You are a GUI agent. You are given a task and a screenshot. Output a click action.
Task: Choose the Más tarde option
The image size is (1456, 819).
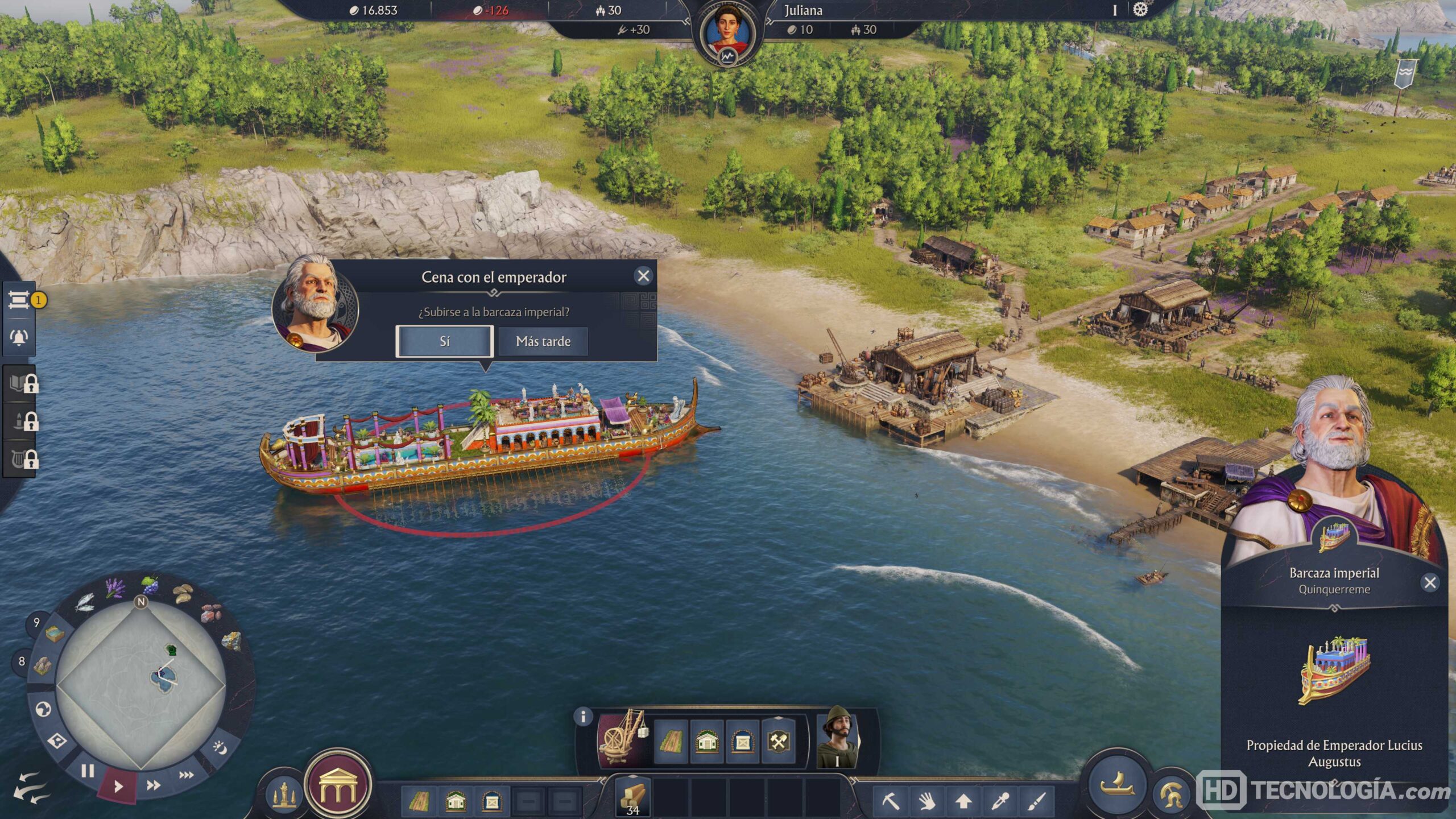tap(543, 341)
